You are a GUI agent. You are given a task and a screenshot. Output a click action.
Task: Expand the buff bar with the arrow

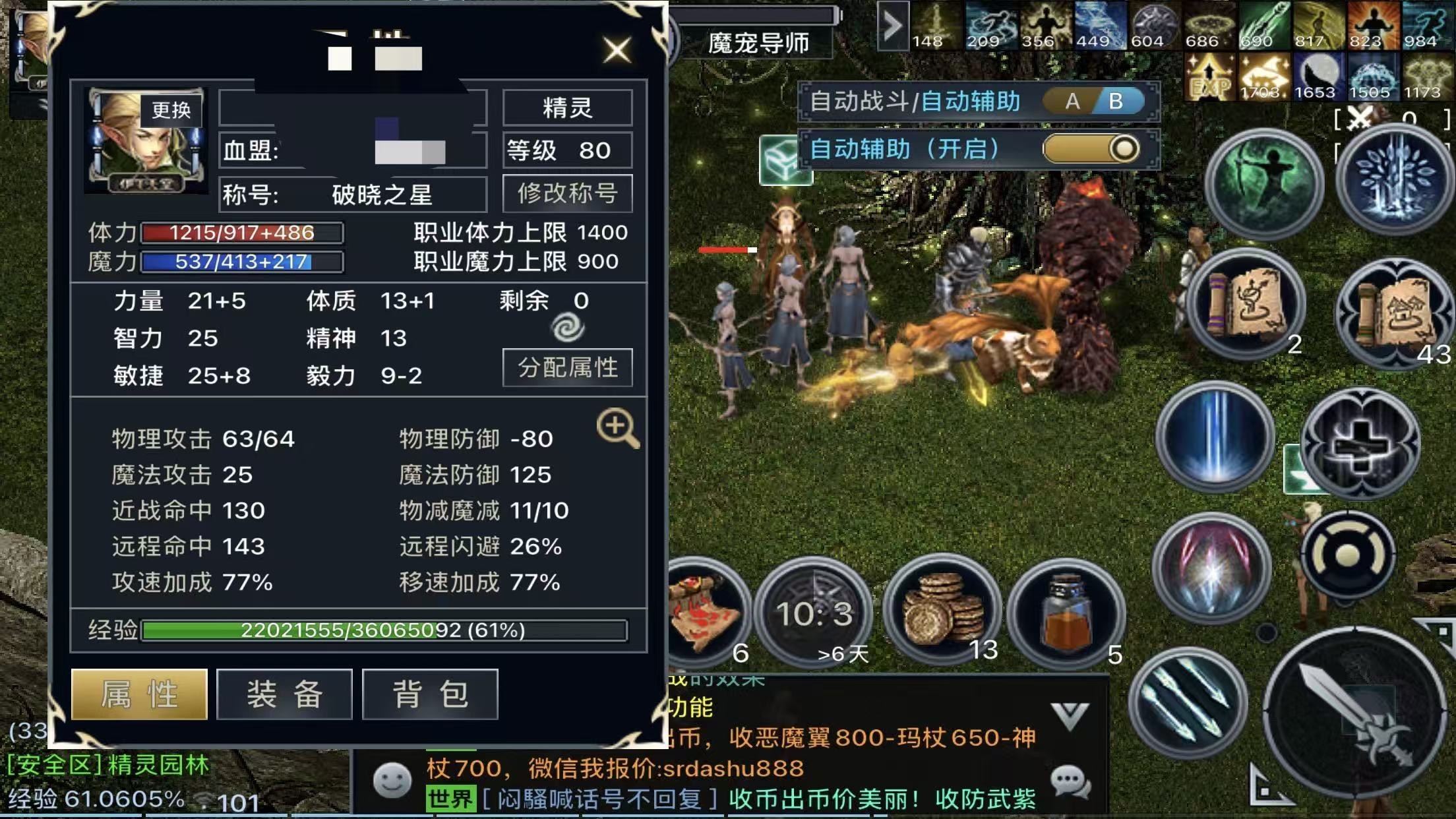[893, 26]
